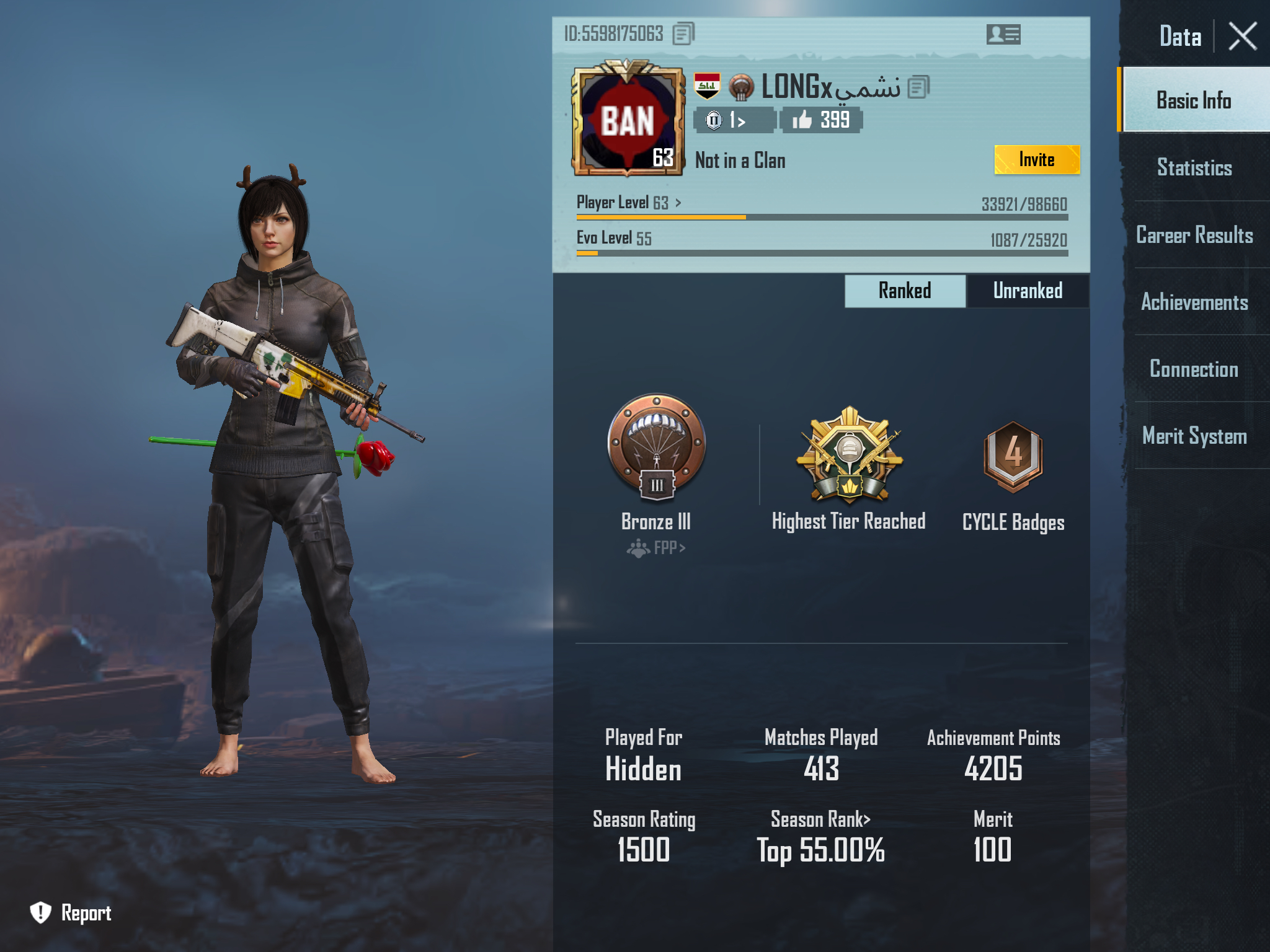The height and width of the screenshot is (952, 1270).
Task: Switch to Ranked statistics
Action: coord(905,290)
